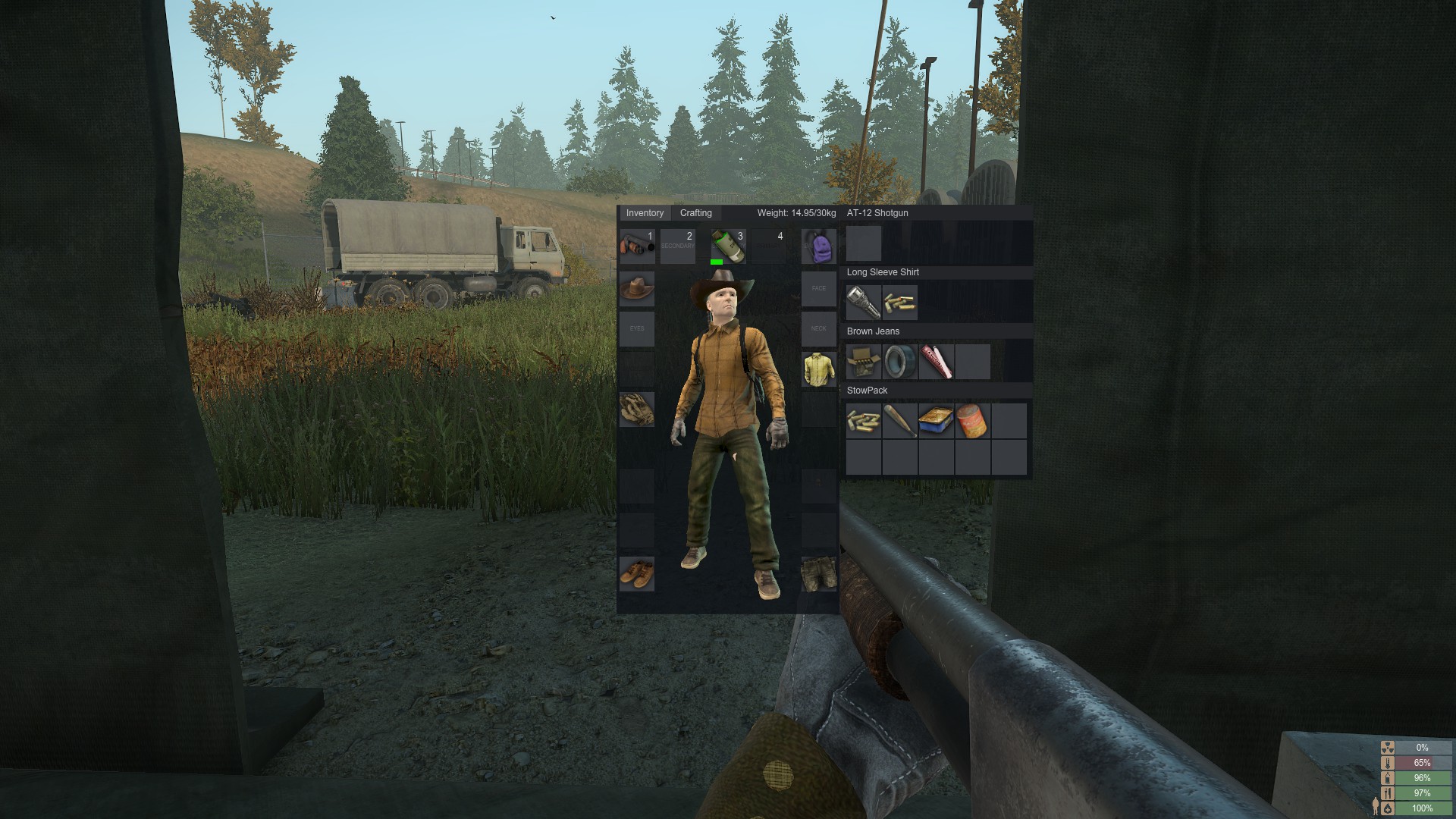Pick the pink flare in Brown Jeans
Viewport: 1456px width, 819px height.
936,362
